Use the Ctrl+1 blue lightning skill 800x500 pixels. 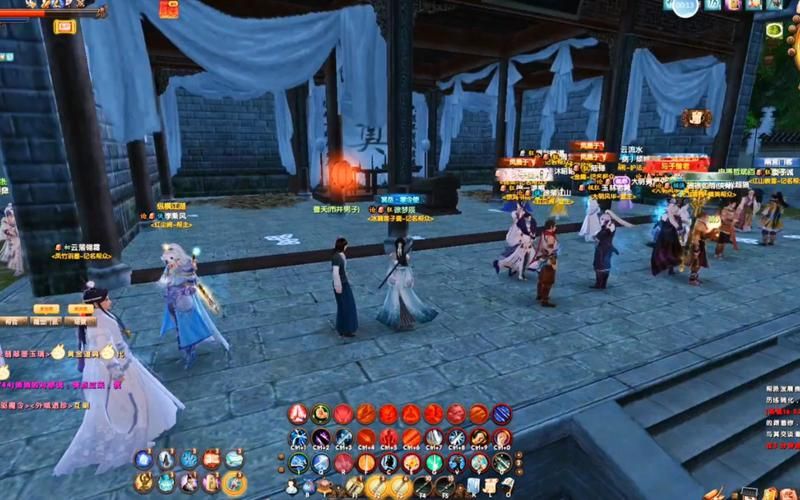pos(298,438)
